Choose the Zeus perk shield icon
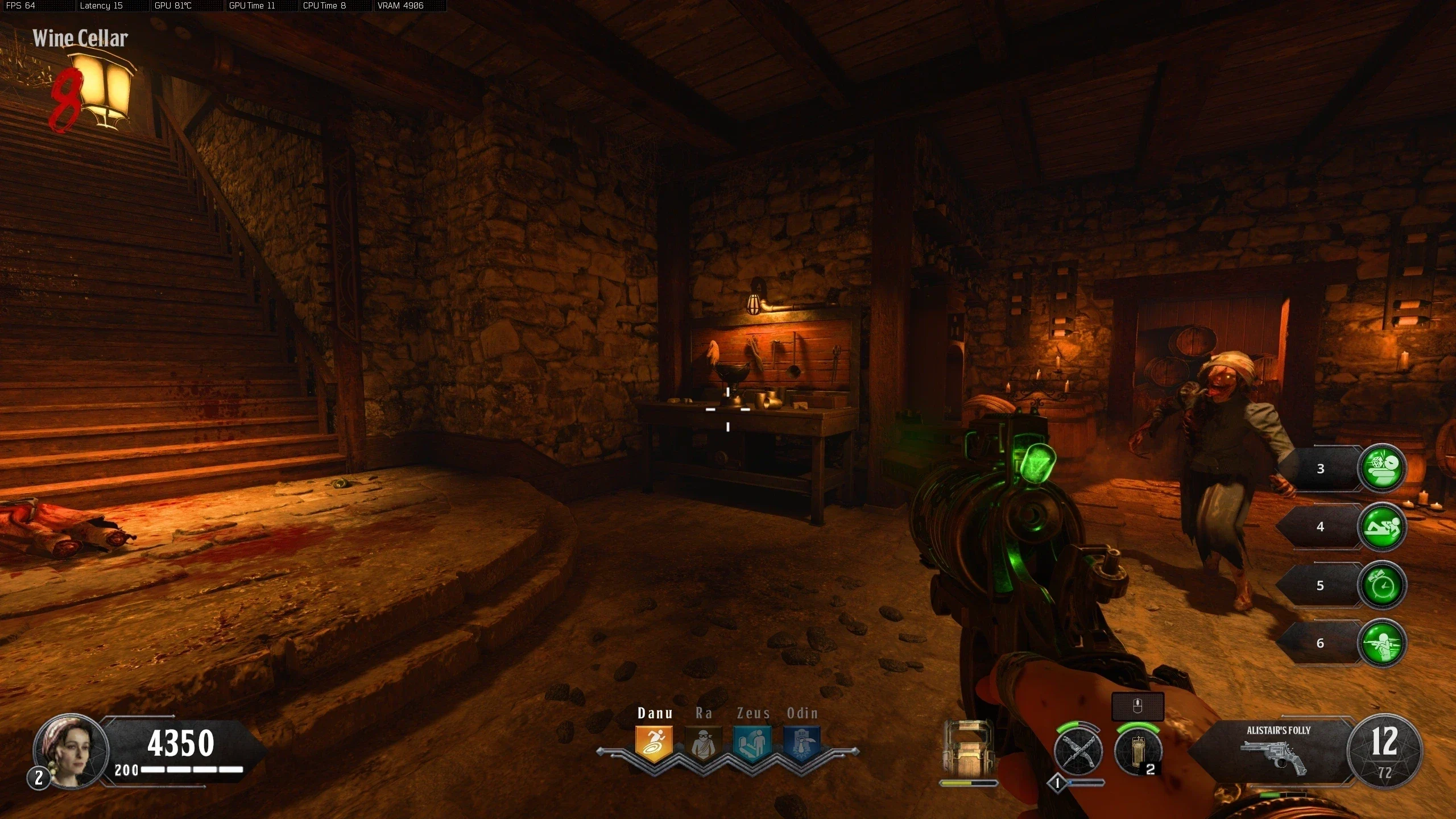The image size is (1456, 819). [x=752, y=744]
